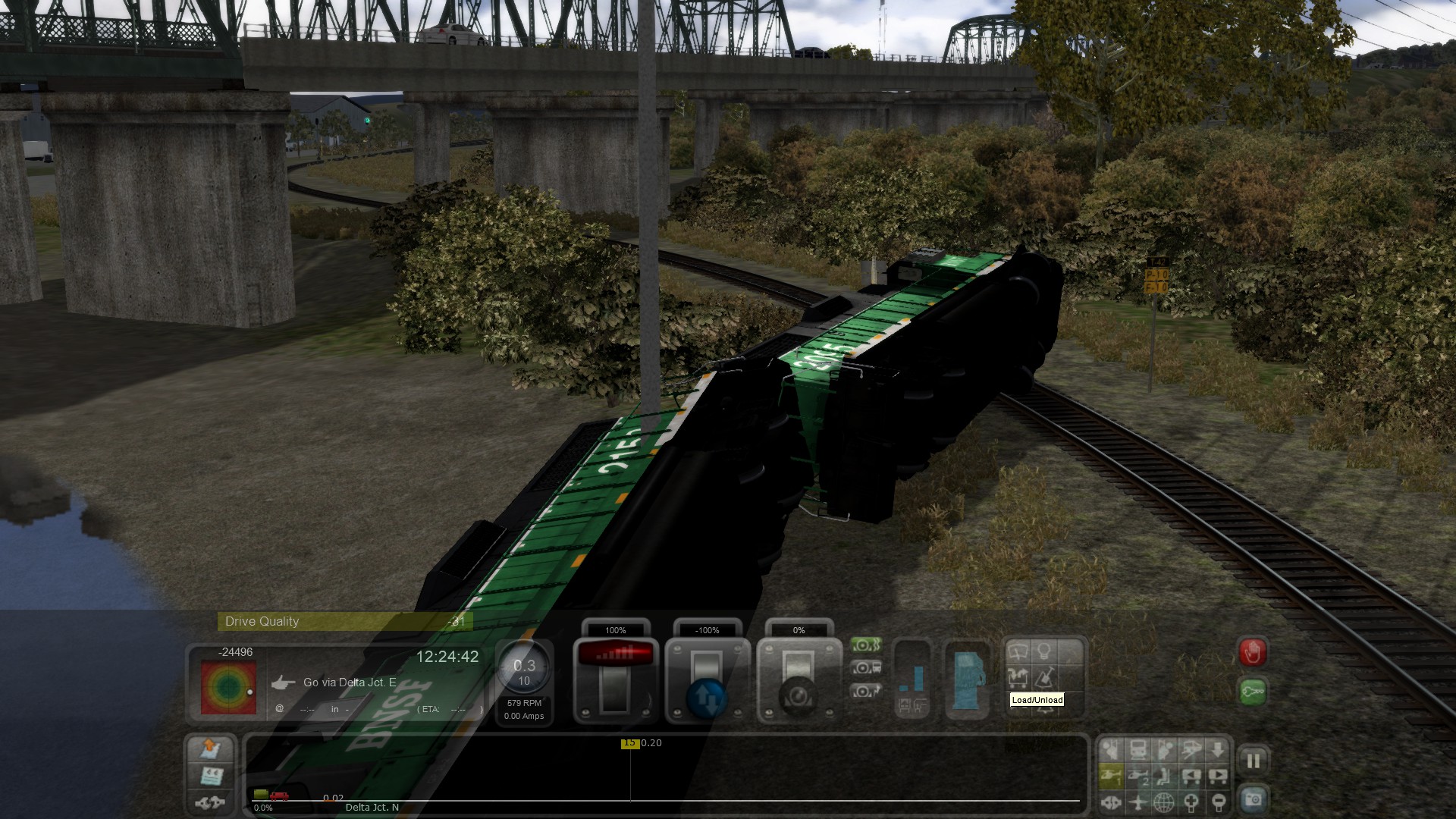Switch to the passenger seat view
The image size is (1456, 819).
[x=1164, y=776]
